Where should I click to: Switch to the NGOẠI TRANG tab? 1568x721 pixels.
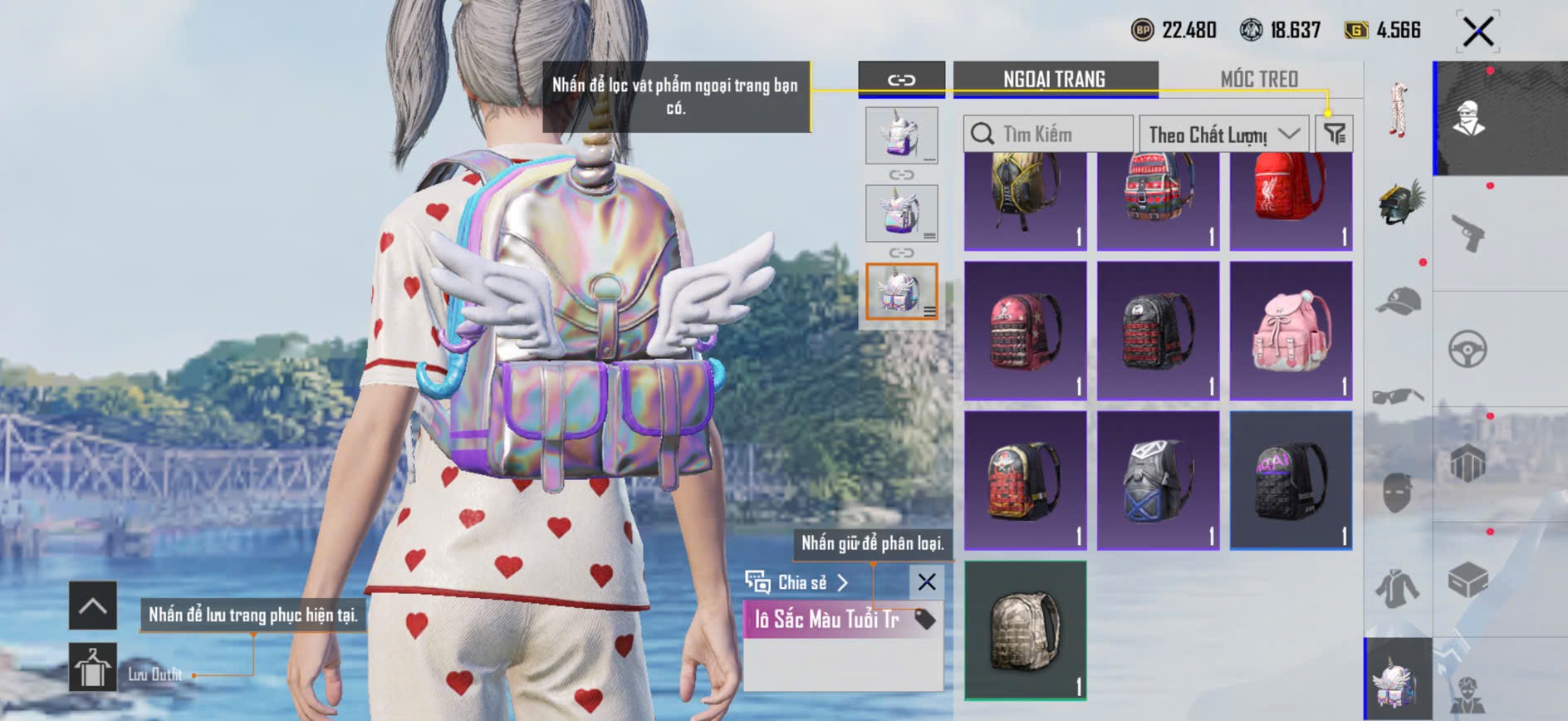point(1054,80)
